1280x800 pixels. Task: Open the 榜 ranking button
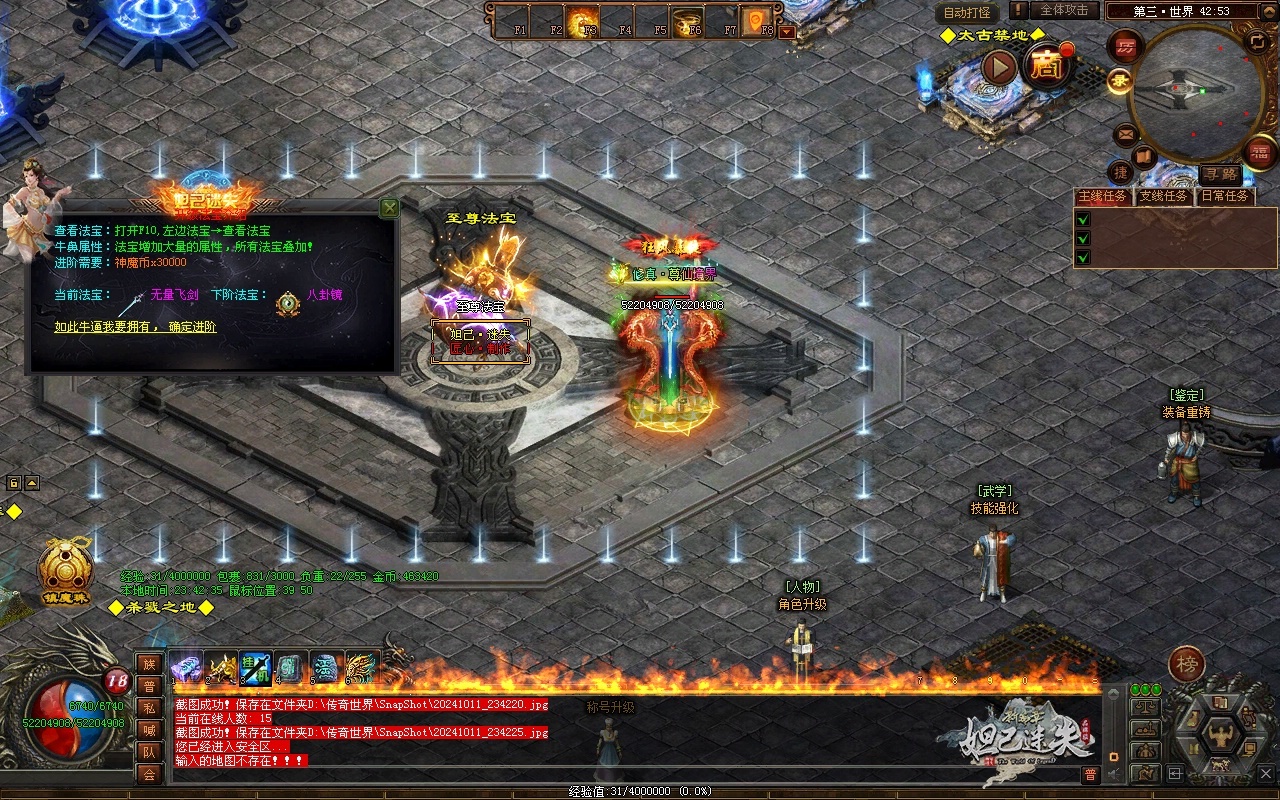coord(1187,664)
